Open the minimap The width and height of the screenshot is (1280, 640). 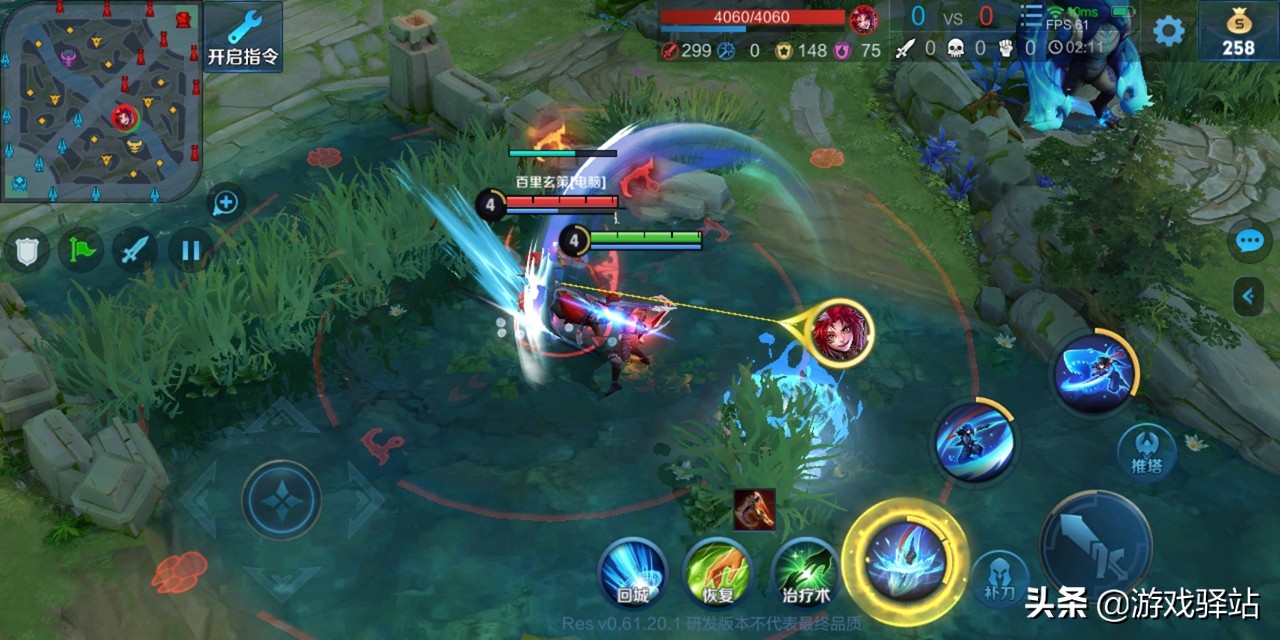pos(101,100)
